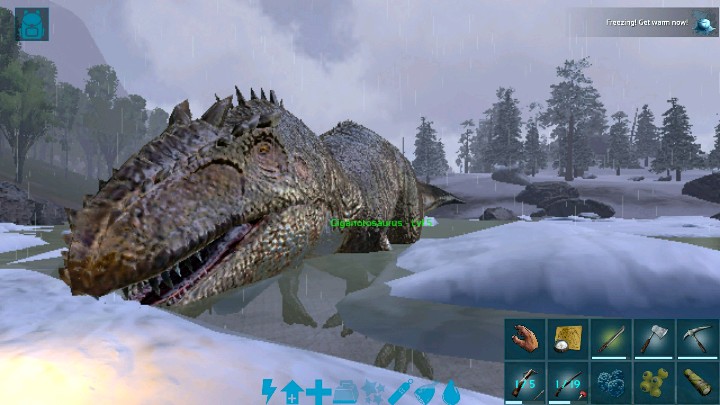Equip the pickaxe from the hotbar

point(696,339)
